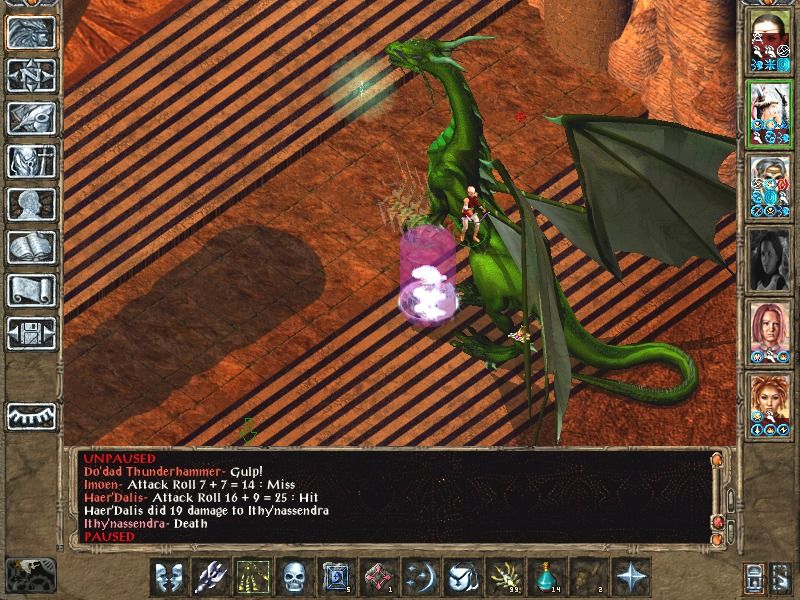
Task: Open Options with the floppy disk button
Action: (31, 333)
